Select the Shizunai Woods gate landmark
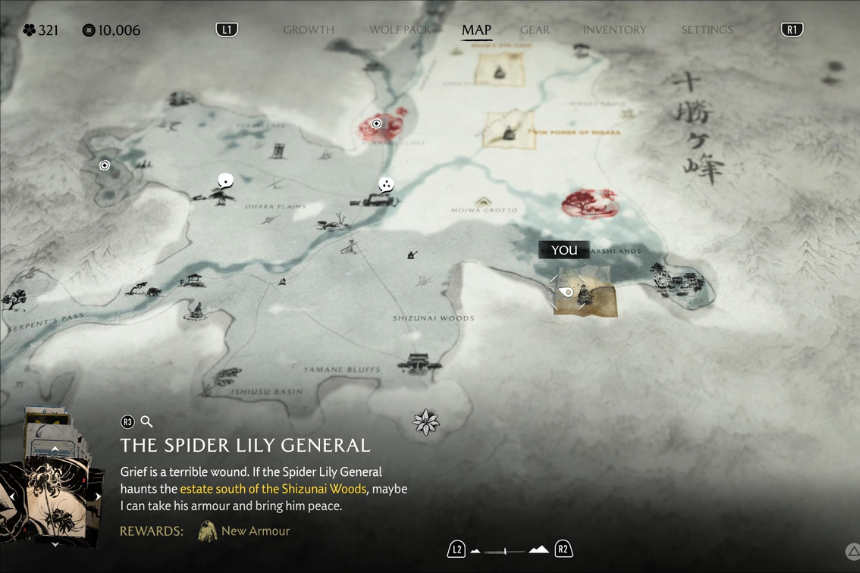 point(419,360)
